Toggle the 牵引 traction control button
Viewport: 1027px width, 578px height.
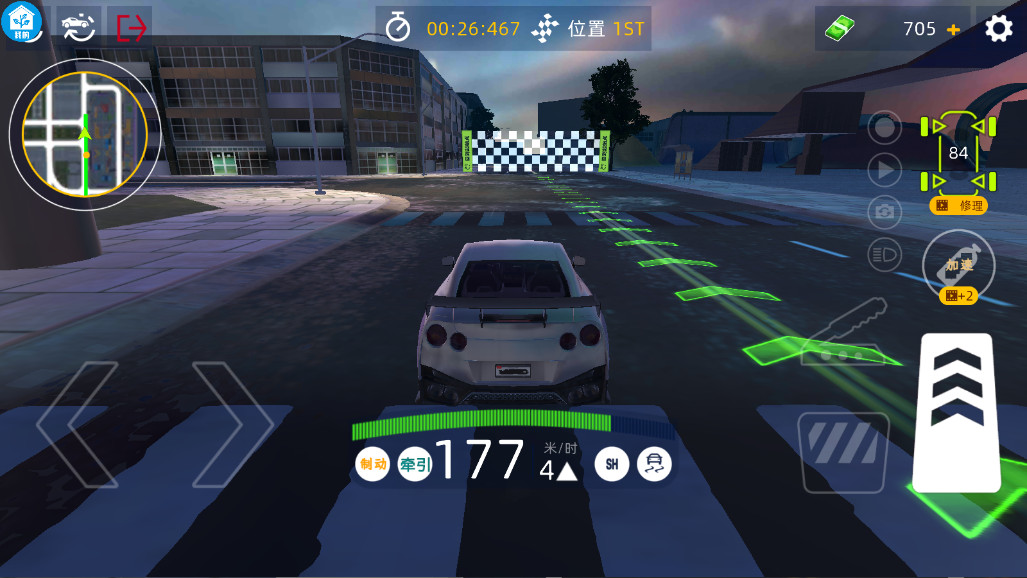[x=415, y=464]
